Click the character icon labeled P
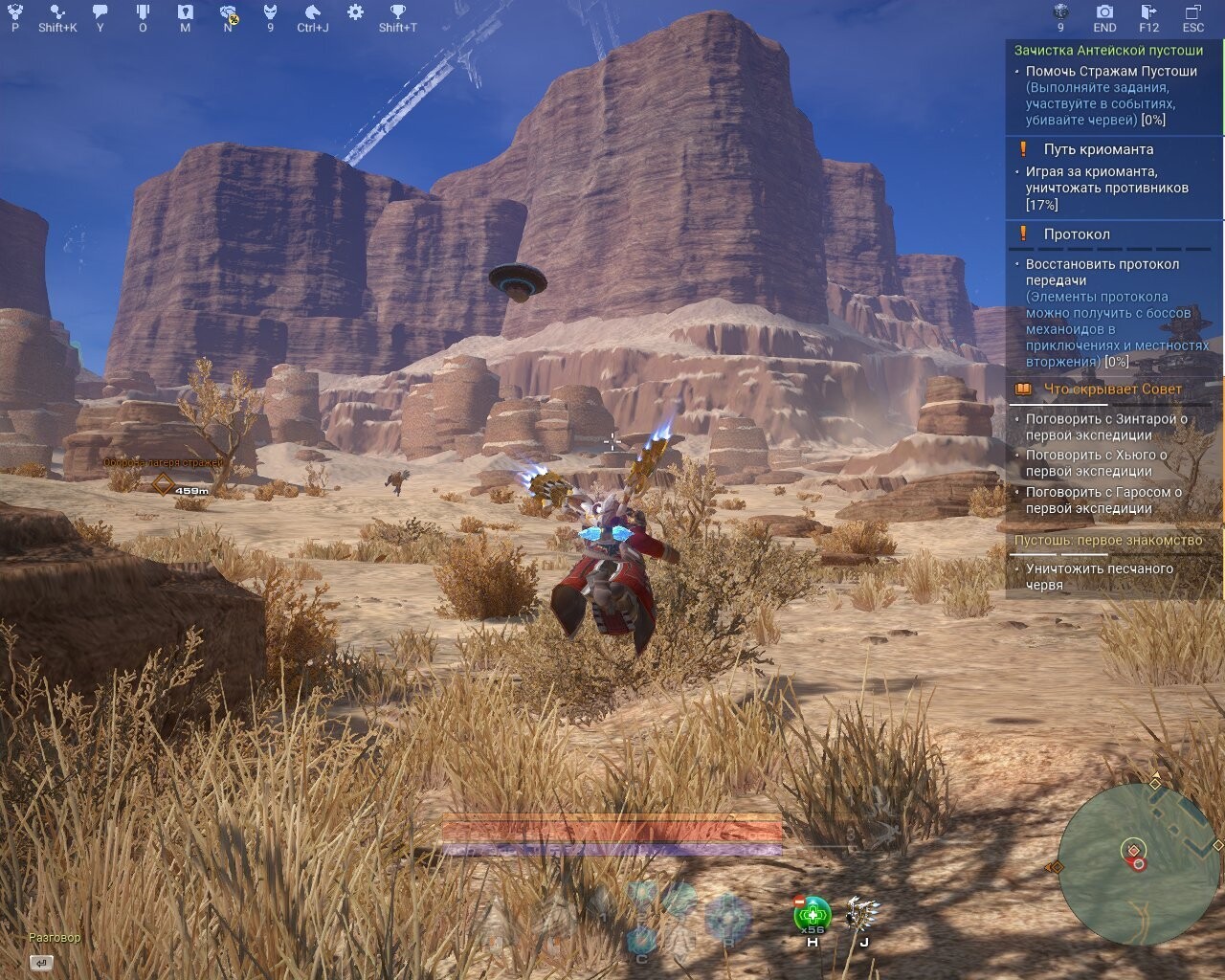This screenshot has height=980, width=1225. (x=15, y=12)
